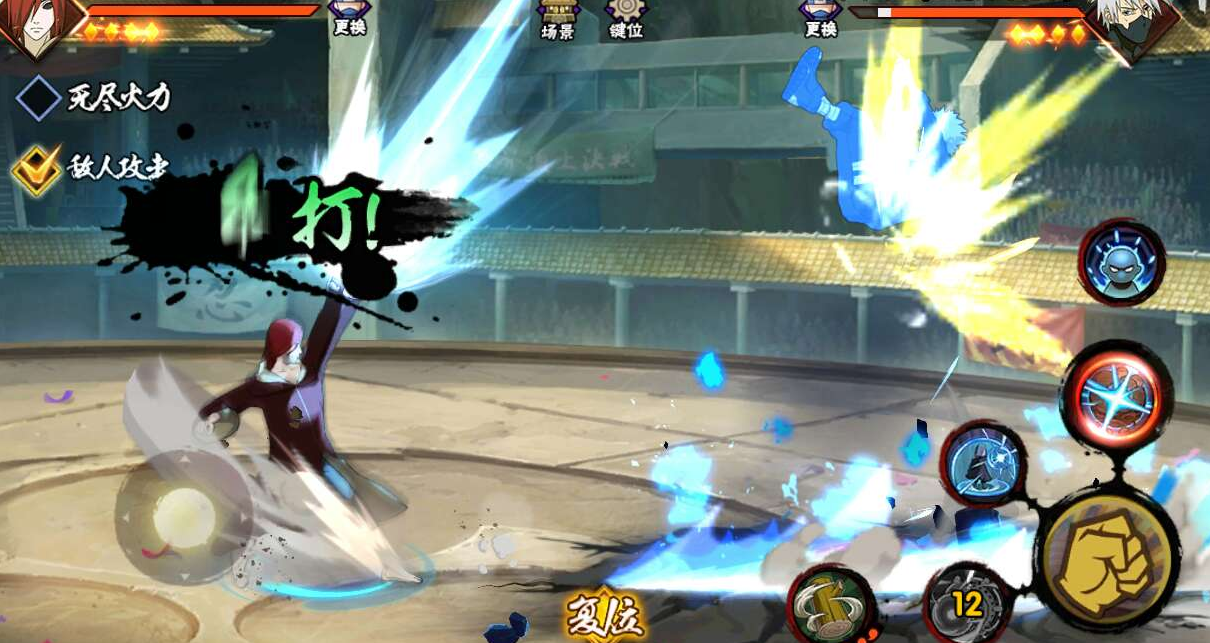Click 更换 next to the red-haired portrait
Image resolution: width=1210 pixels, height=643 pixels.
coord(349,18)
